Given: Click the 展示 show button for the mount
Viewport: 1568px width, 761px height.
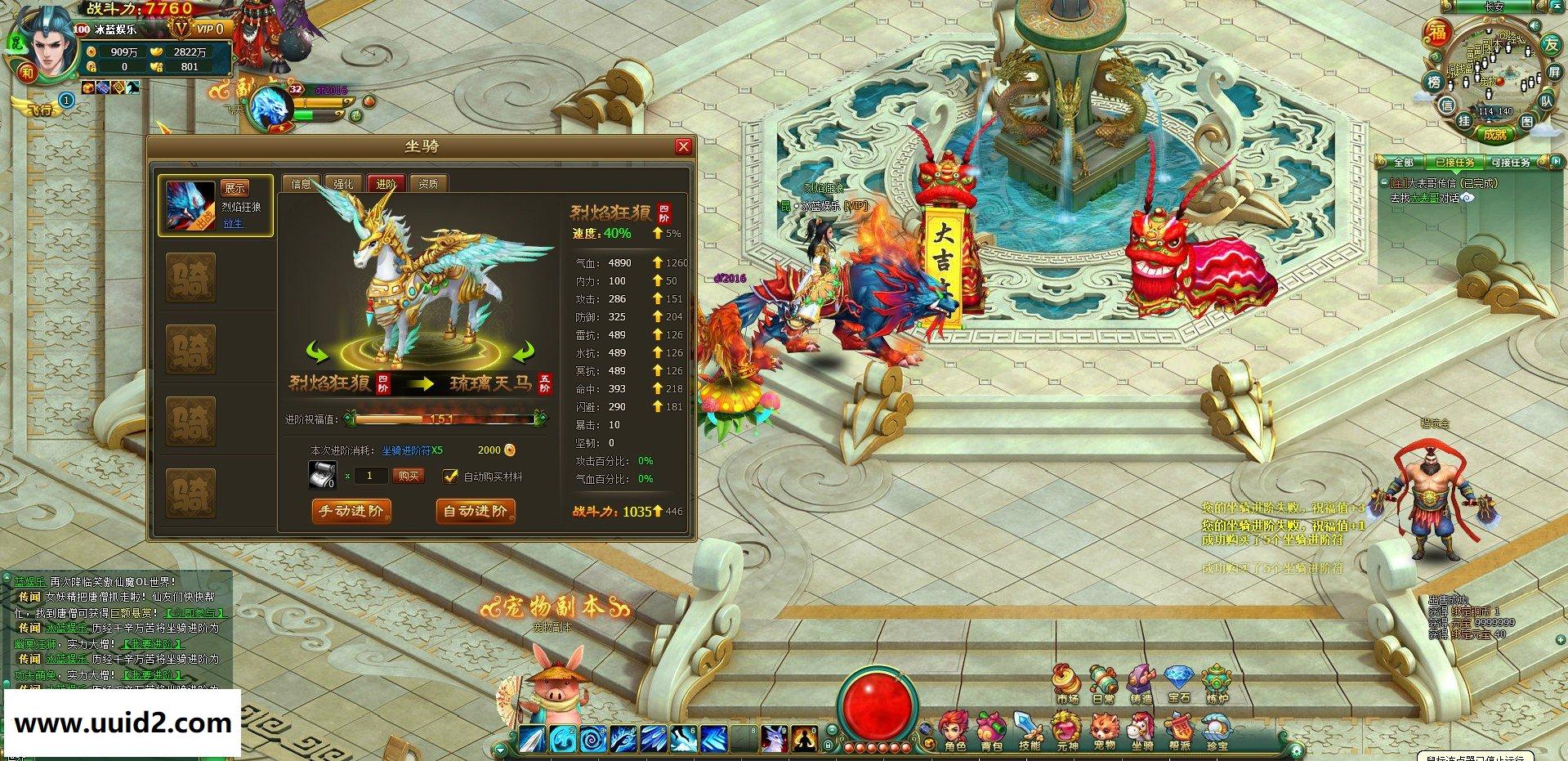Looking at the screenshot, I should pos(235,188).
